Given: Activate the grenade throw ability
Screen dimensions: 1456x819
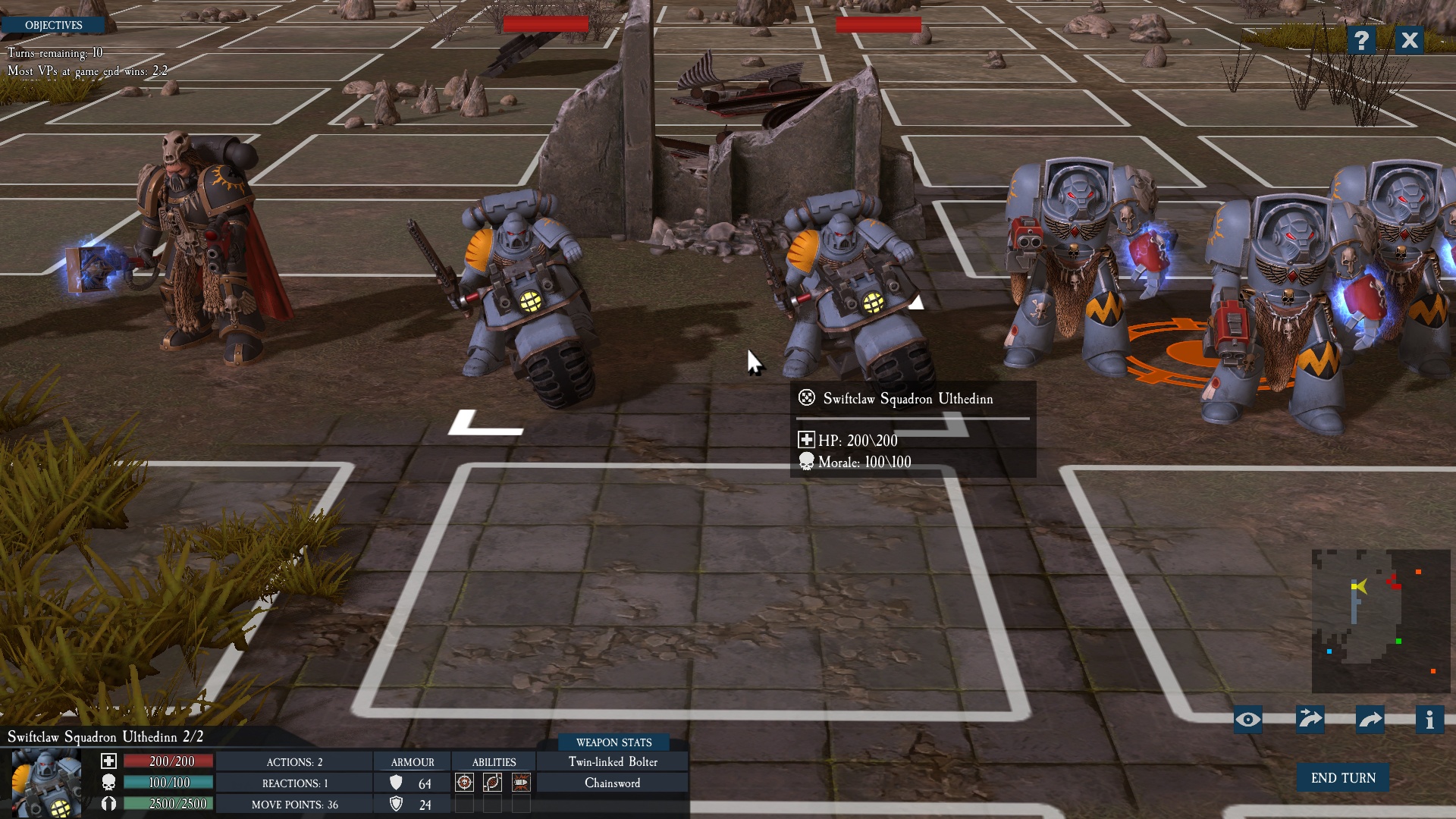Looking at the screenshot, I should tap(493, 783).
